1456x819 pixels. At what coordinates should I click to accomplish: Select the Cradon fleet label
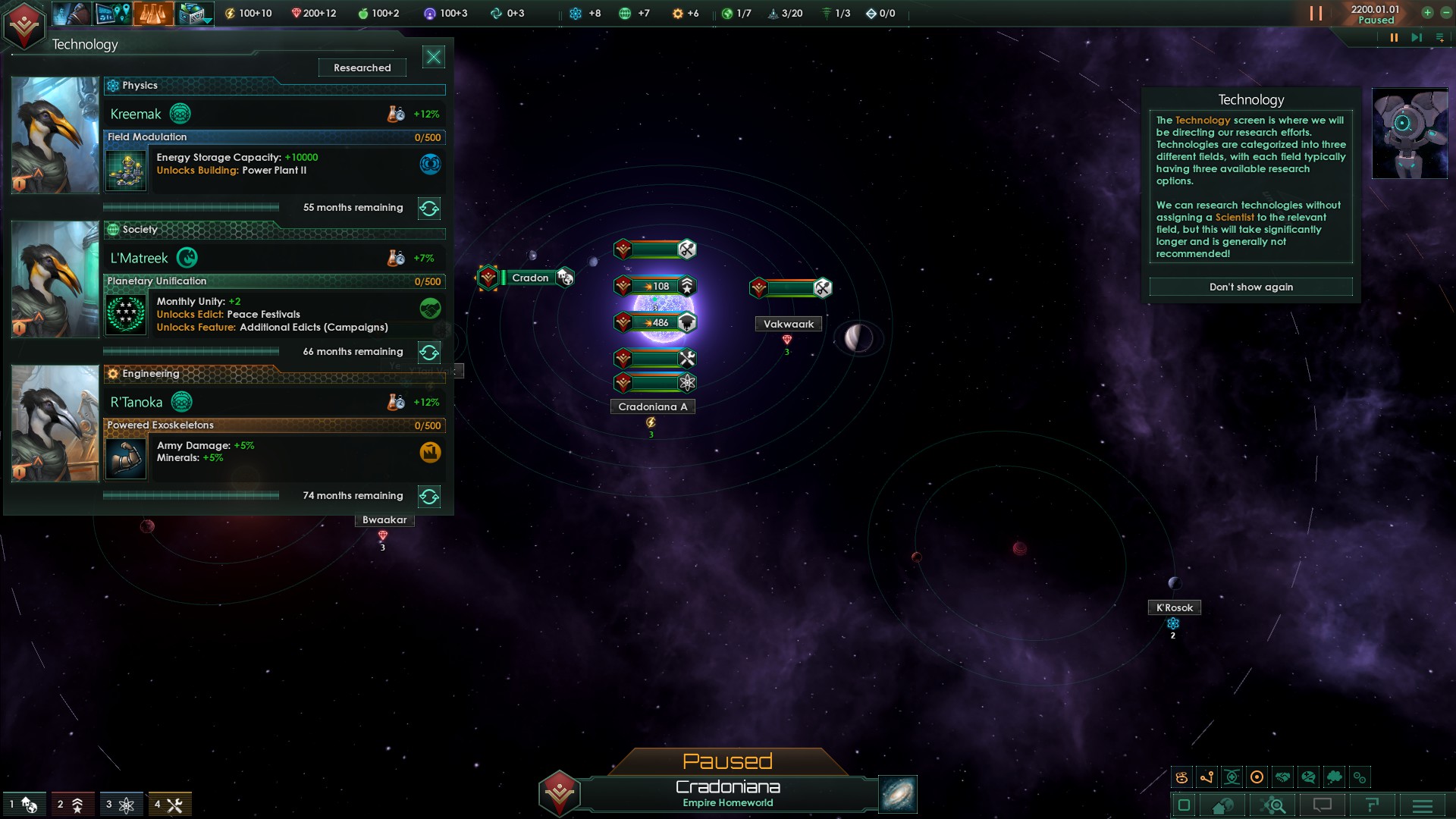point(530,278)
